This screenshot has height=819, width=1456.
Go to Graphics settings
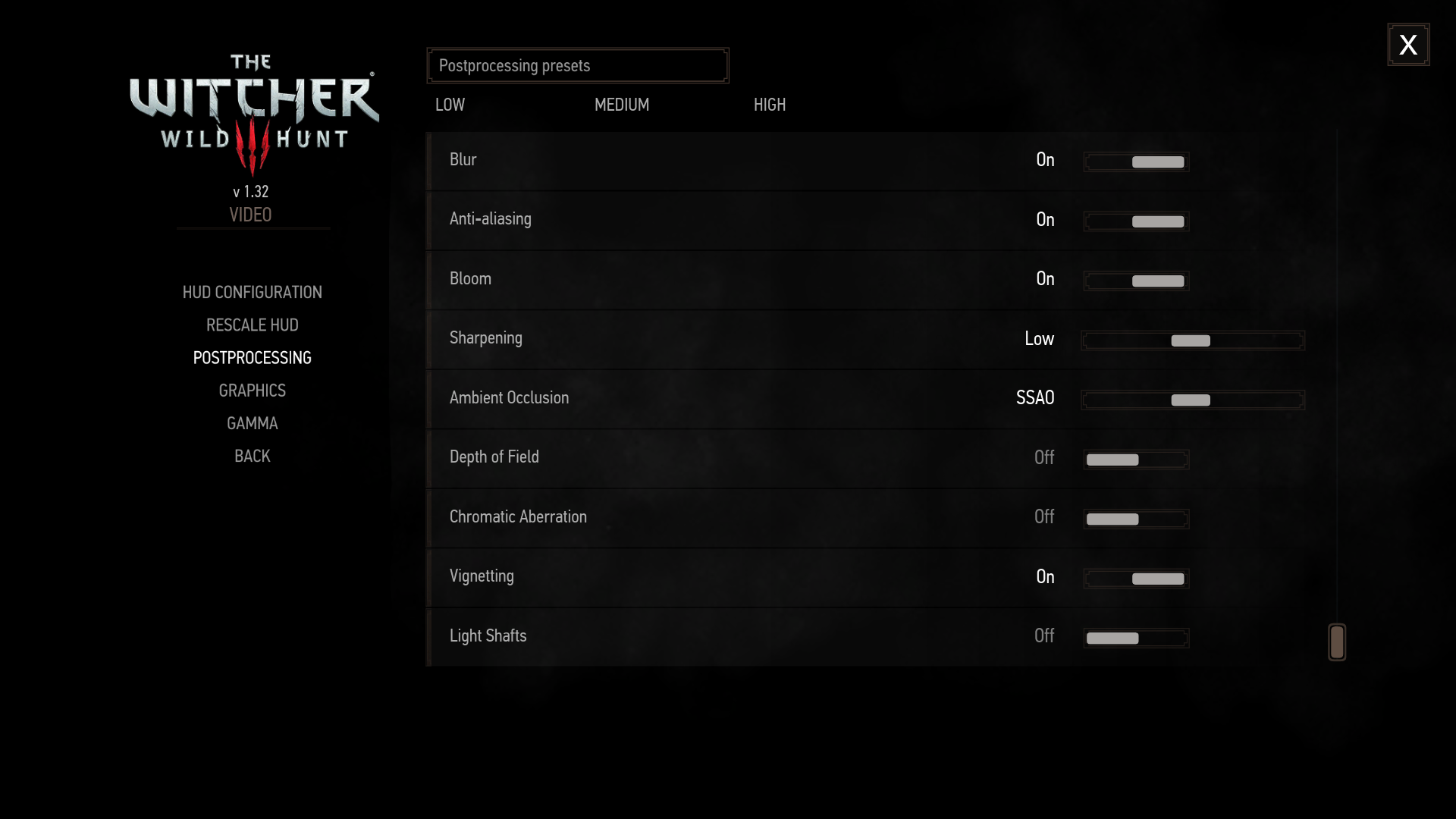click(x=252, y=391)
